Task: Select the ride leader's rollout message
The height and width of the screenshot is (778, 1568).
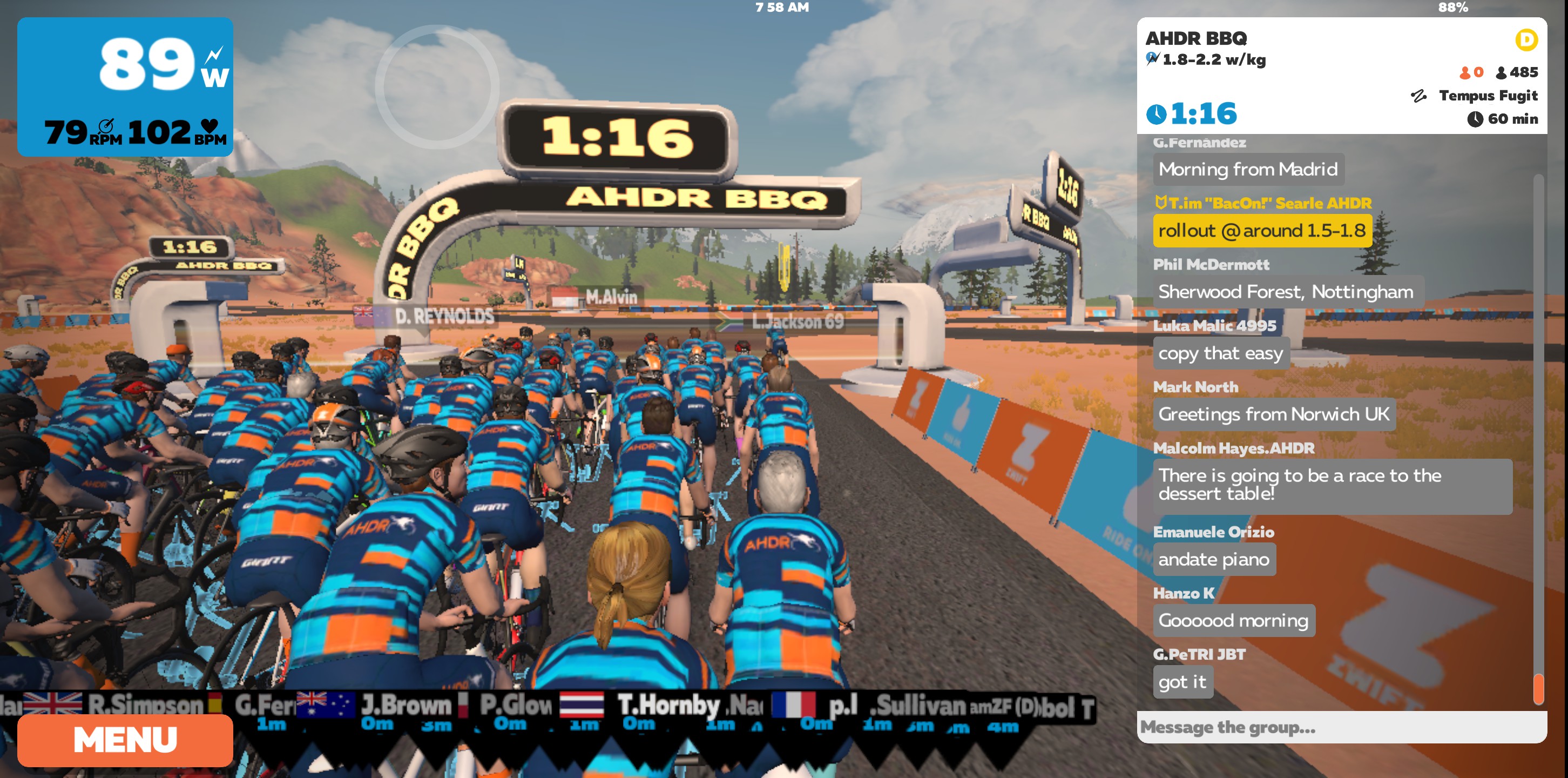Action: [1262, 231]
